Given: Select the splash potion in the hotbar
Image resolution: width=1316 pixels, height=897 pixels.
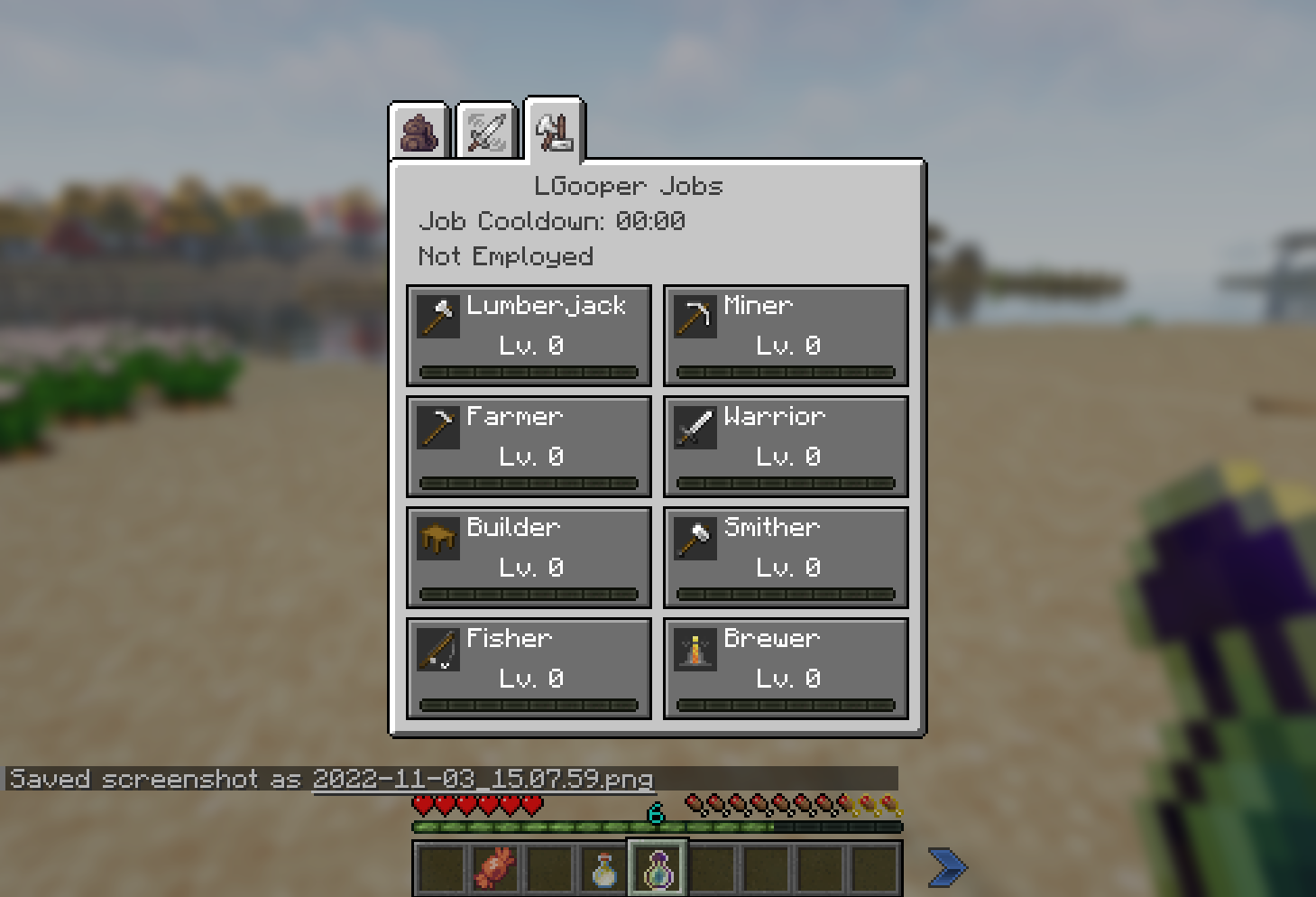Looking at the screenshot, I should coord(656,866).
